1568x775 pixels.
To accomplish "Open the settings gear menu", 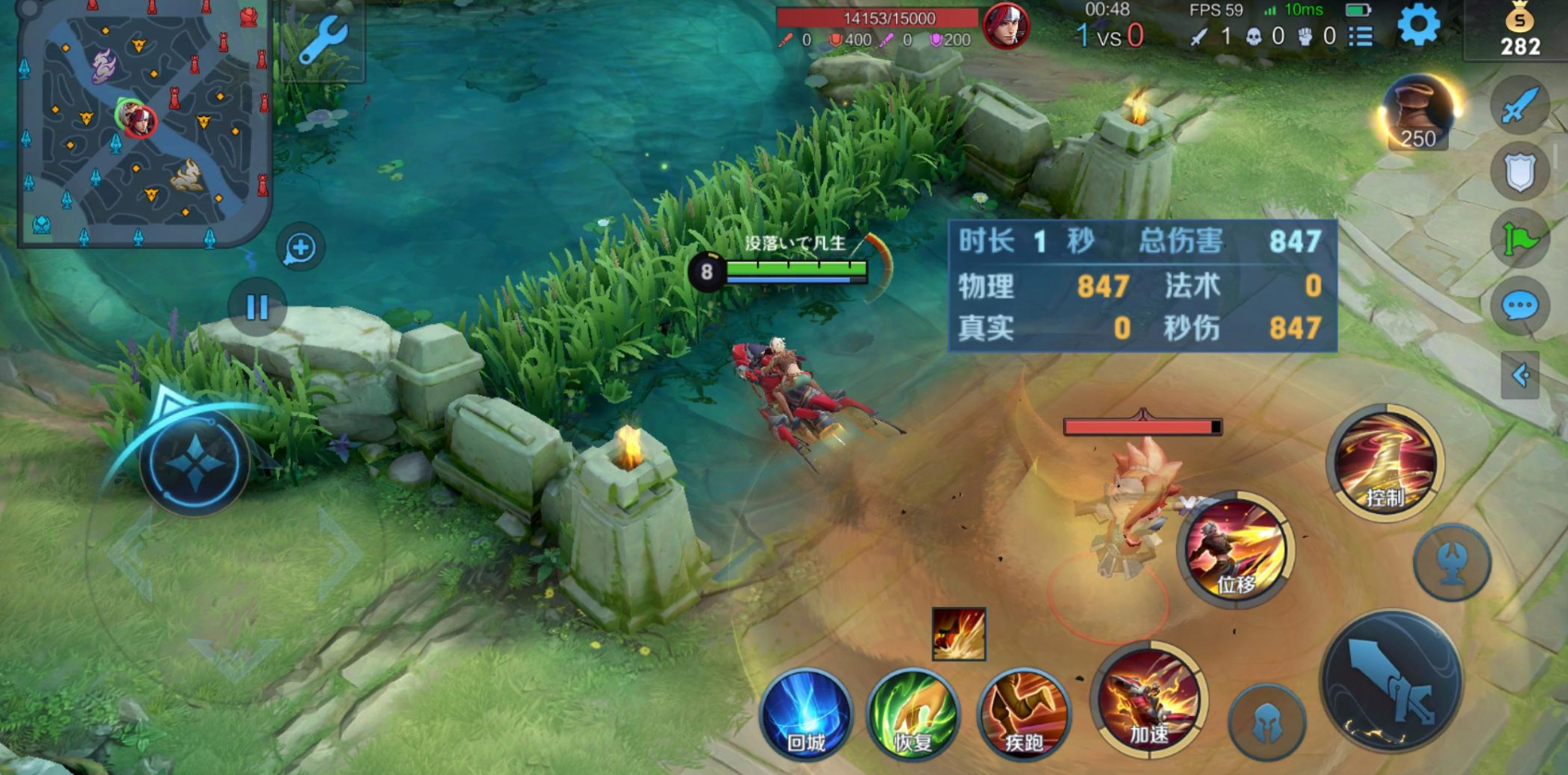I will coord(1418,25).
